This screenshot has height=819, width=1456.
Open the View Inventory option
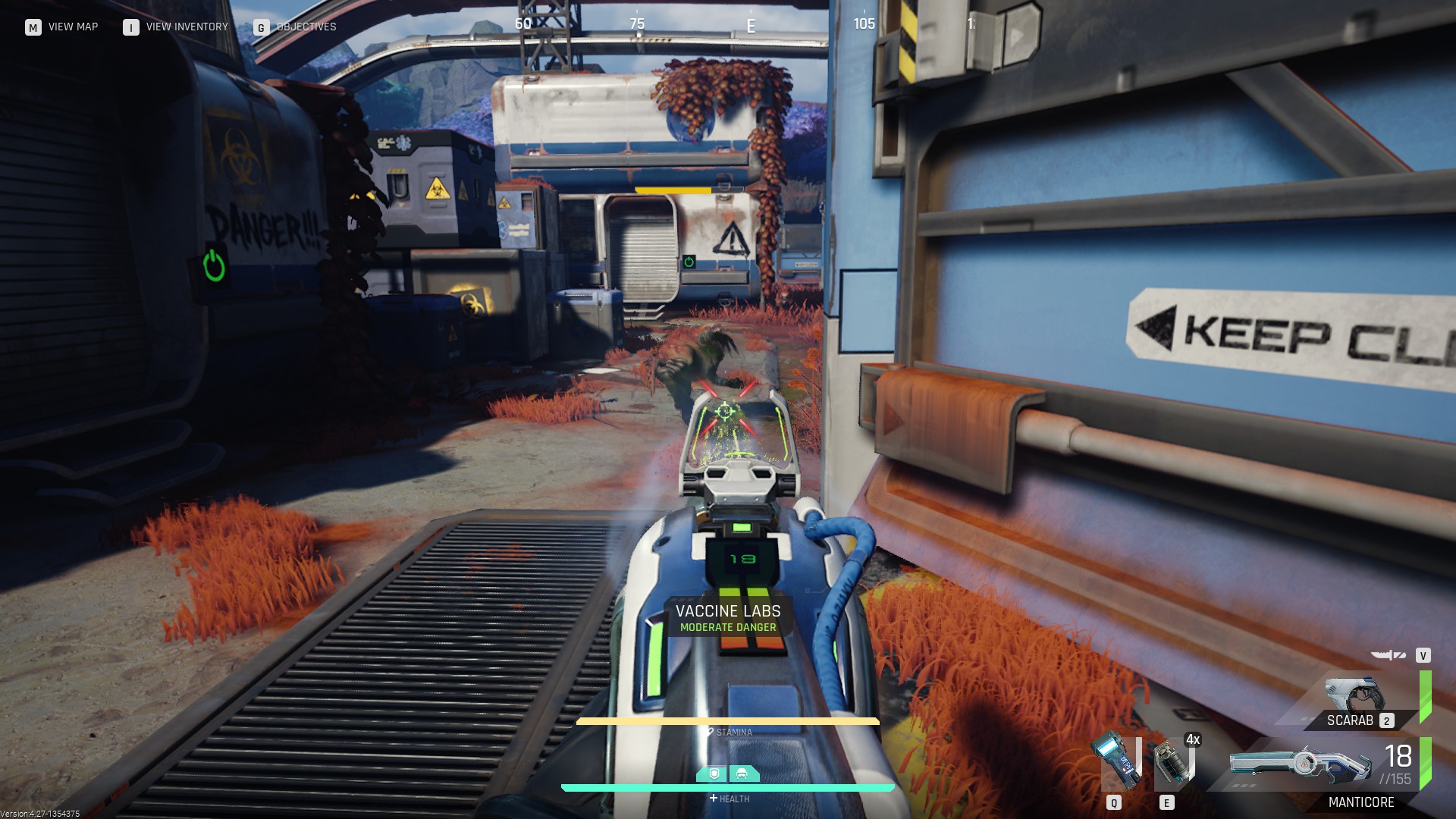[x=176, y=27]
